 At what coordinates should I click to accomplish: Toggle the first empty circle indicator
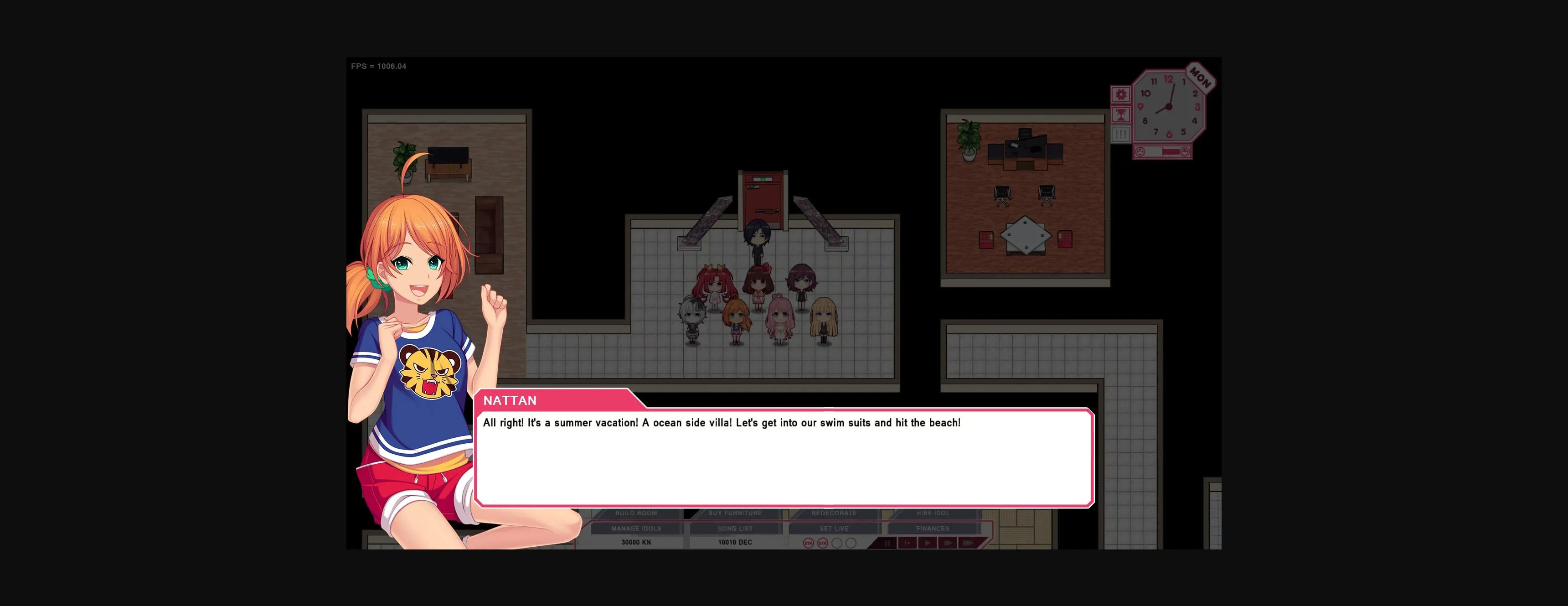[x=837, y=543]
